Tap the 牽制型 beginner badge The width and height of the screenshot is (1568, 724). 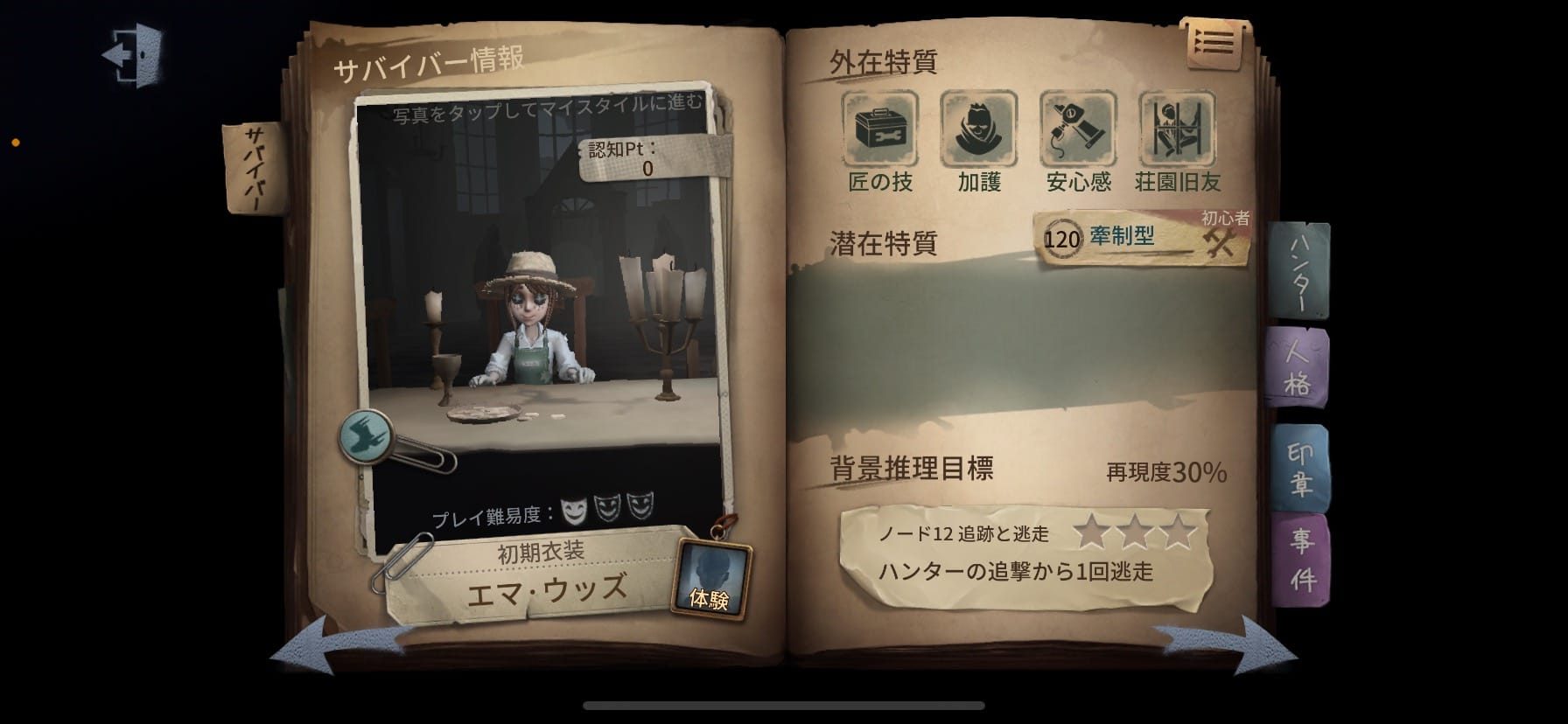point(1127,234)
